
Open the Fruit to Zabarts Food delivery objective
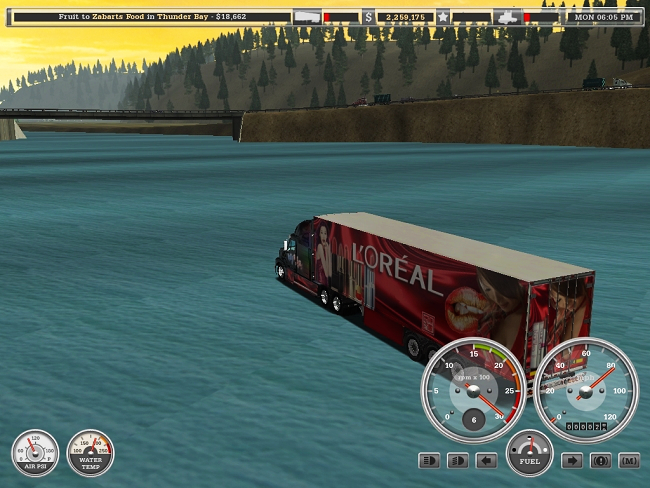152,17
